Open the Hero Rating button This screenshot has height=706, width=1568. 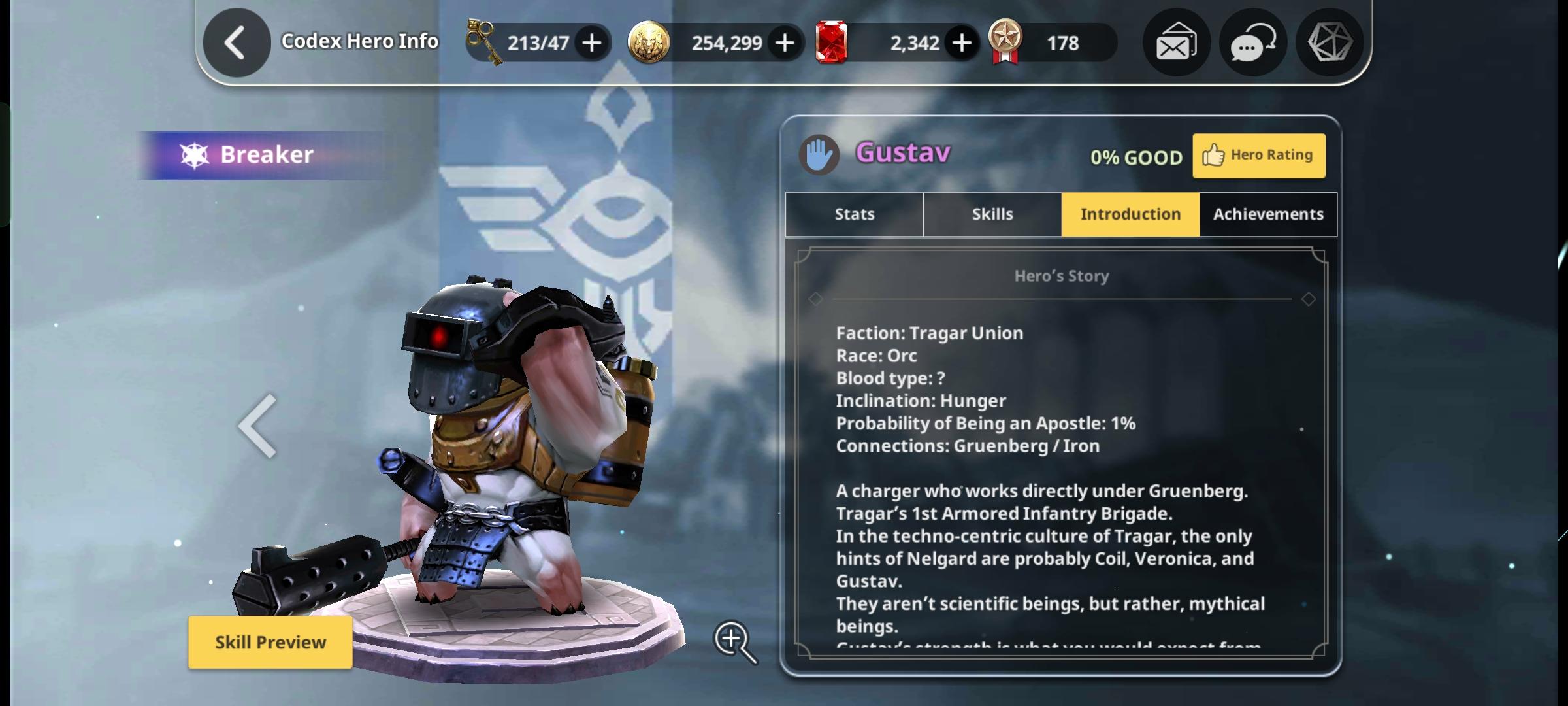pos(1258,156)
